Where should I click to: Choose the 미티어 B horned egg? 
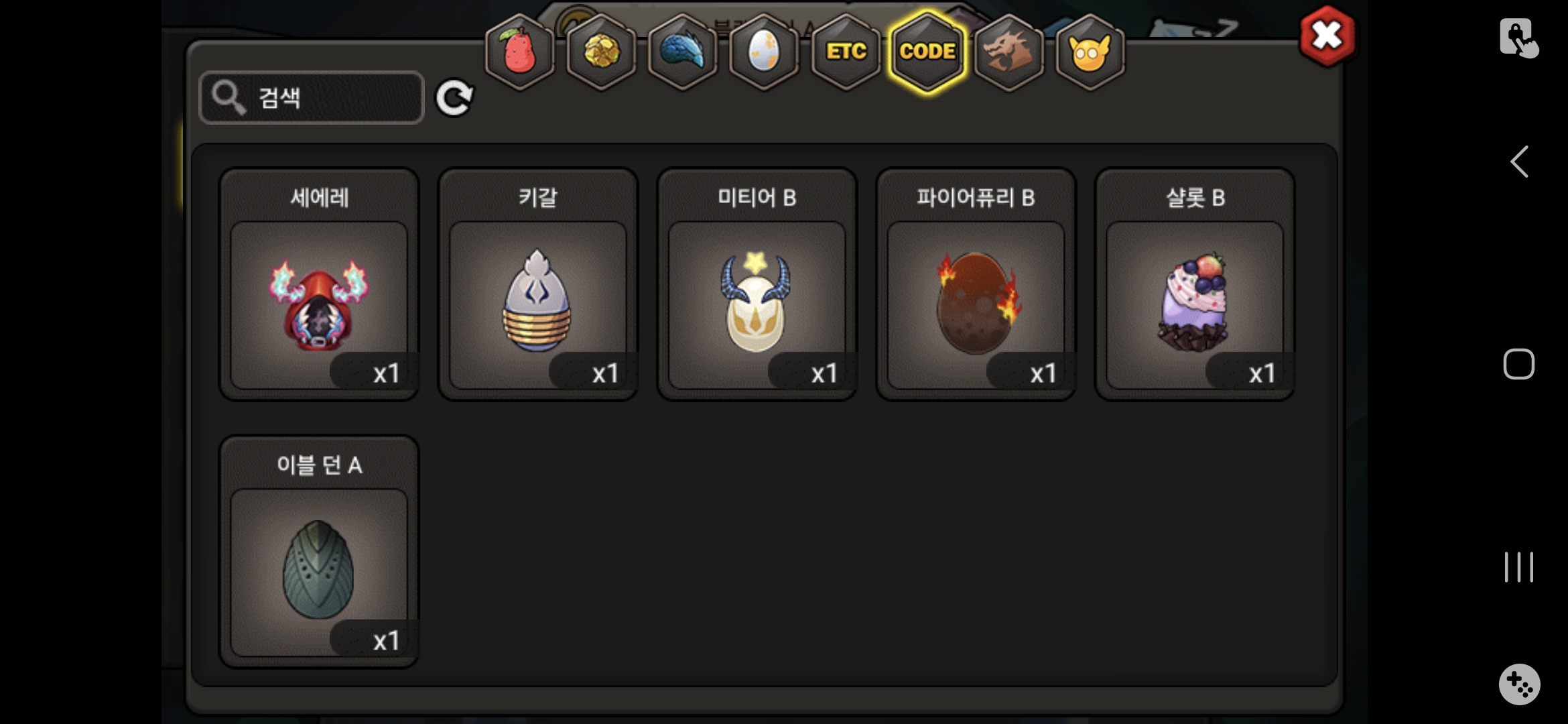(x=757, y=304)
